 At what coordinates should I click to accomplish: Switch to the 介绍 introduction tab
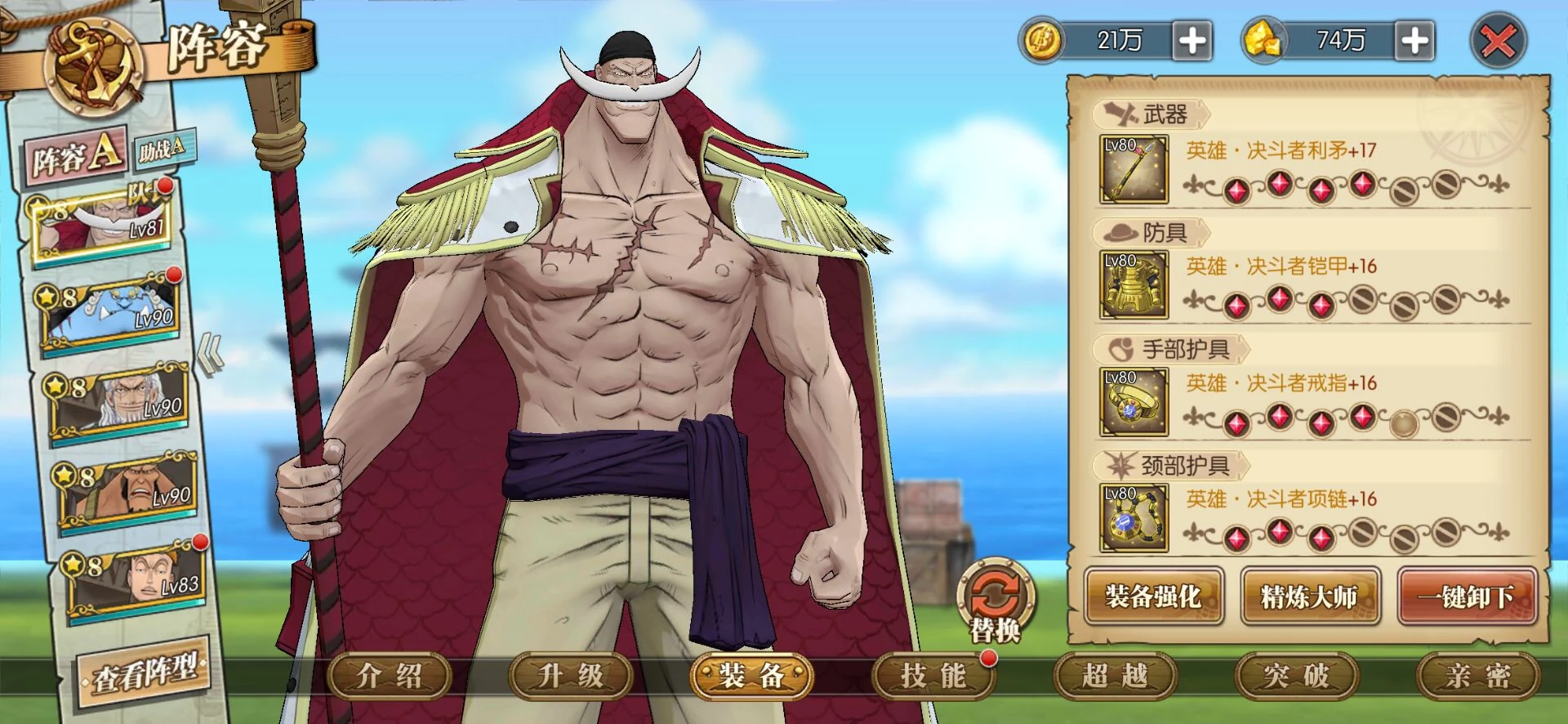[390, 677]
